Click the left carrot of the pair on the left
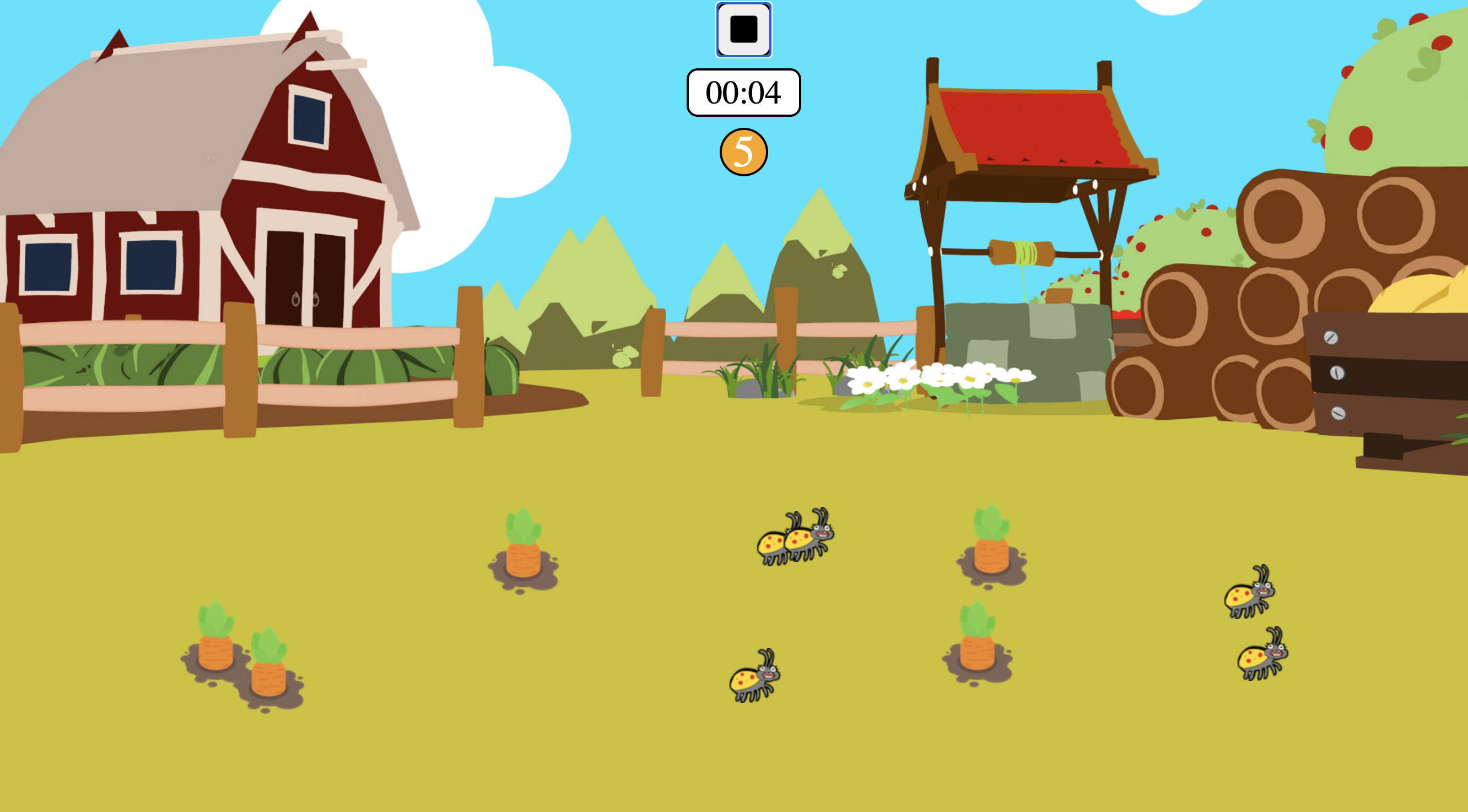 click(x=215, y=639)
